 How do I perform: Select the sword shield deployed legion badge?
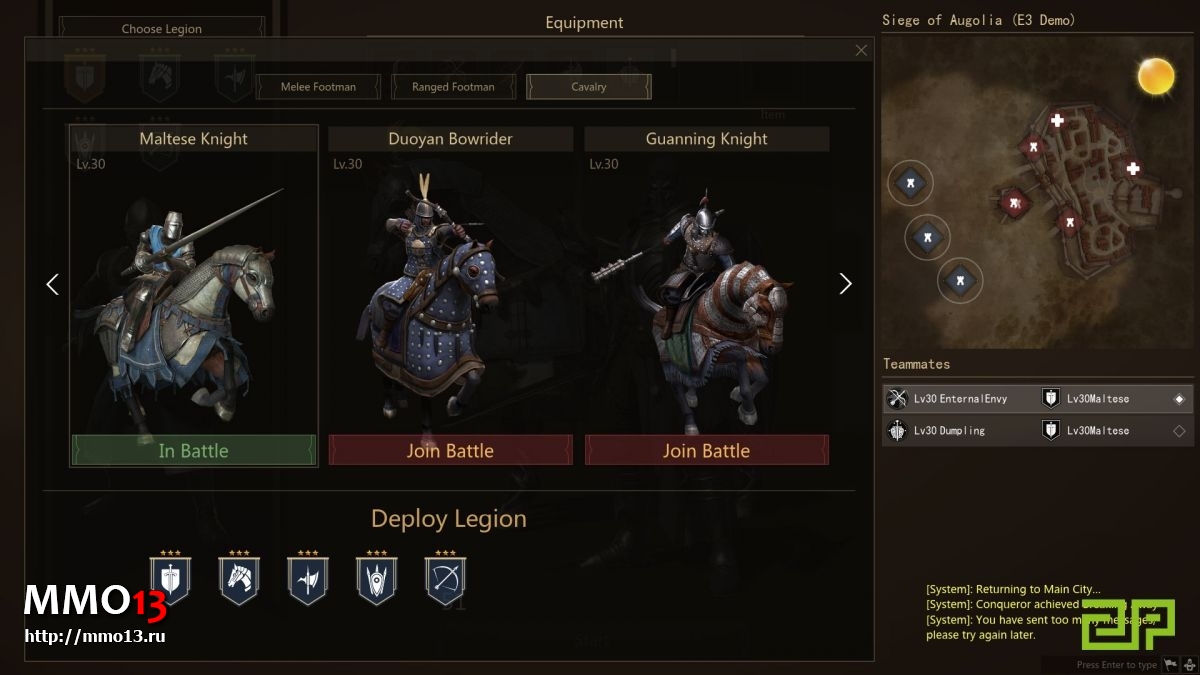[170, 579]
